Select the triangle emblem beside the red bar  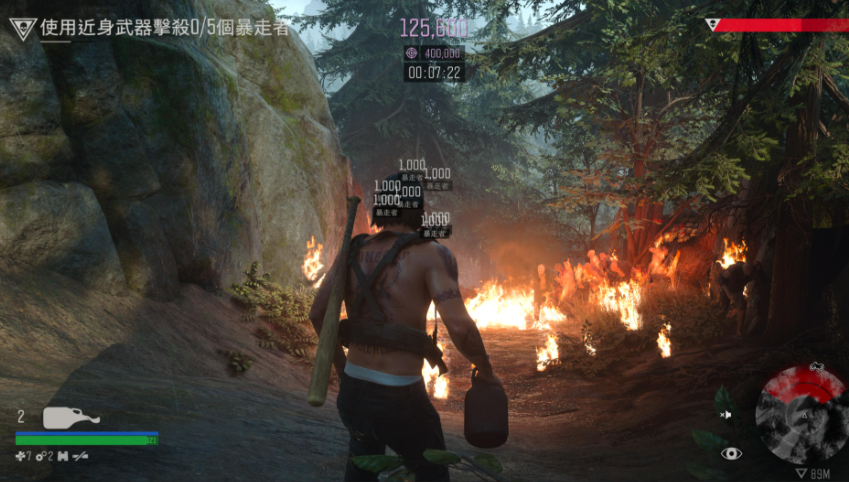pyautogui.click(x=712, y=25)
